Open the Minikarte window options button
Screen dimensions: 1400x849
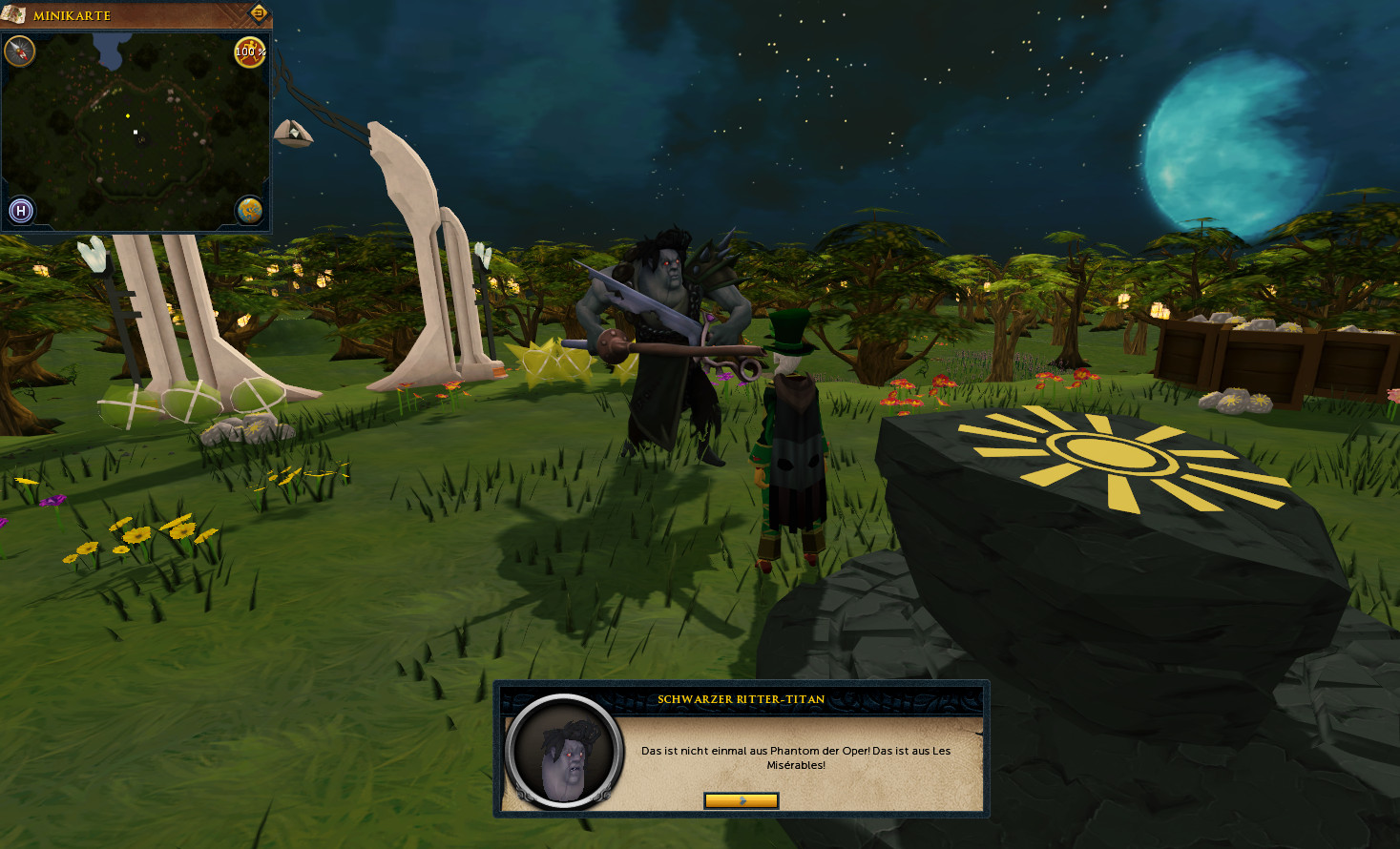click(x=258, y=13)
